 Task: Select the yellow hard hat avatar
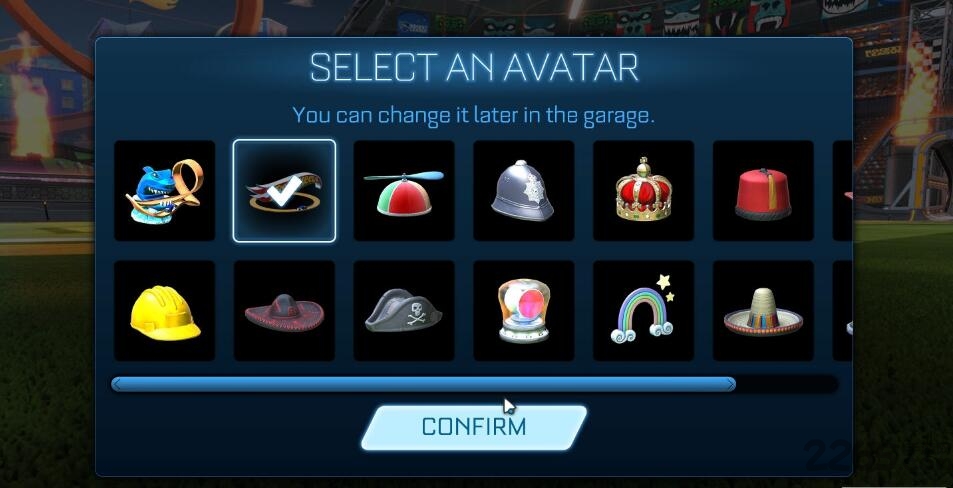point(164,310)
